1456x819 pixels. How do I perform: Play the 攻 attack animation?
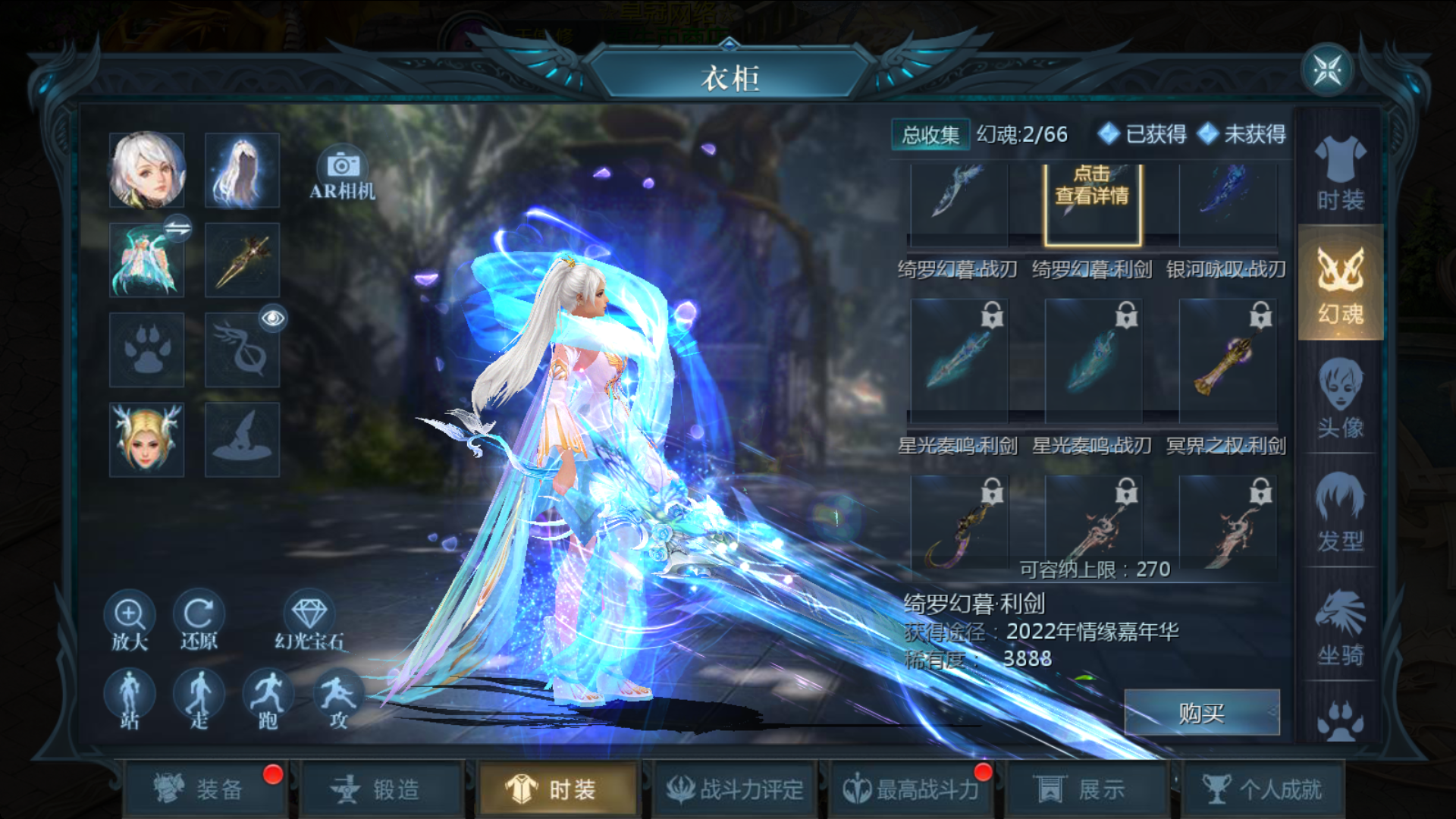pyautogui.click(x=338, y=699)
